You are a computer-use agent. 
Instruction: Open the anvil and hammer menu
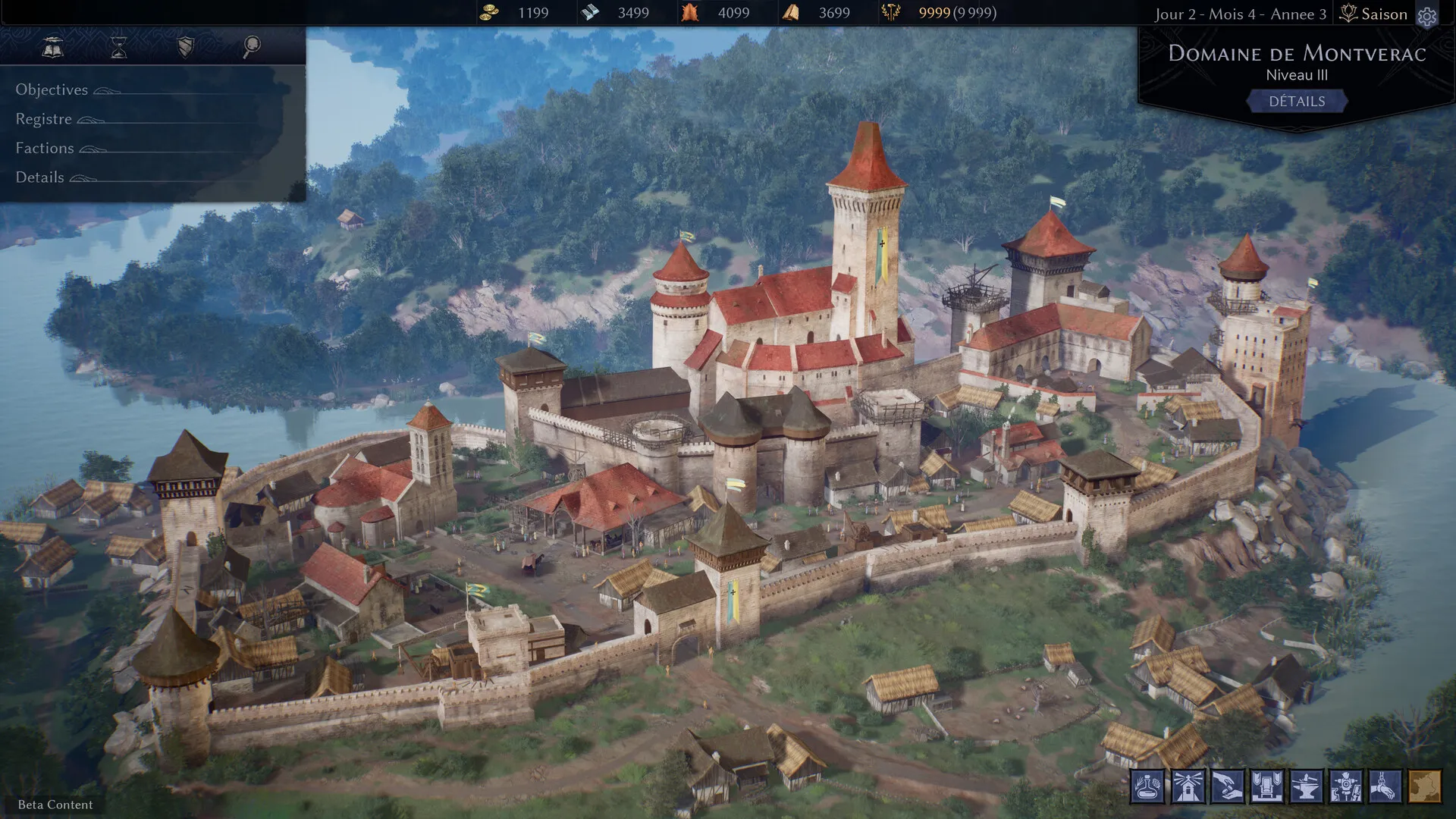[x=1306, y=786]
